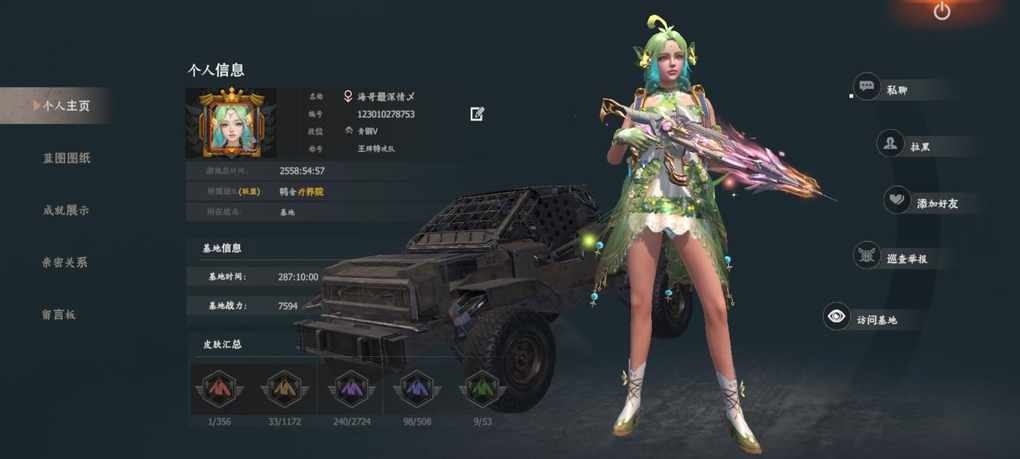
Task: Choose the purple skin category badge
Action: point(350,388)
